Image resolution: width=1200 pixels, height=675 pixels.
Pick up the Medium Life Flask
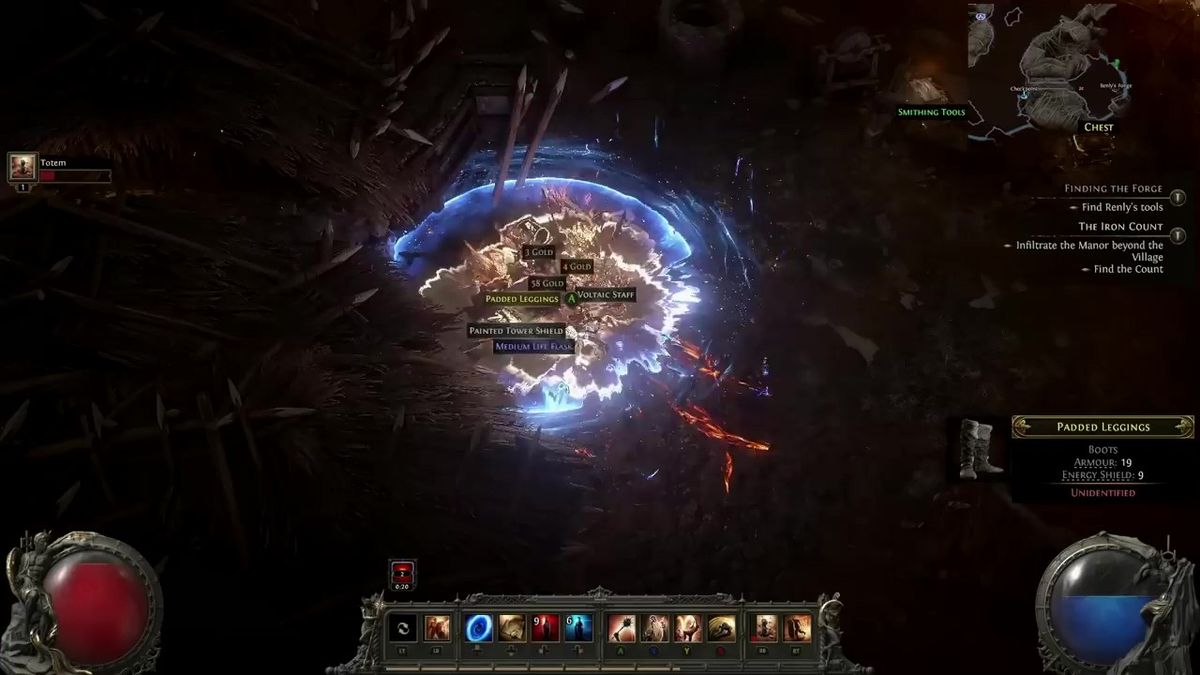(x=534, y=347)
